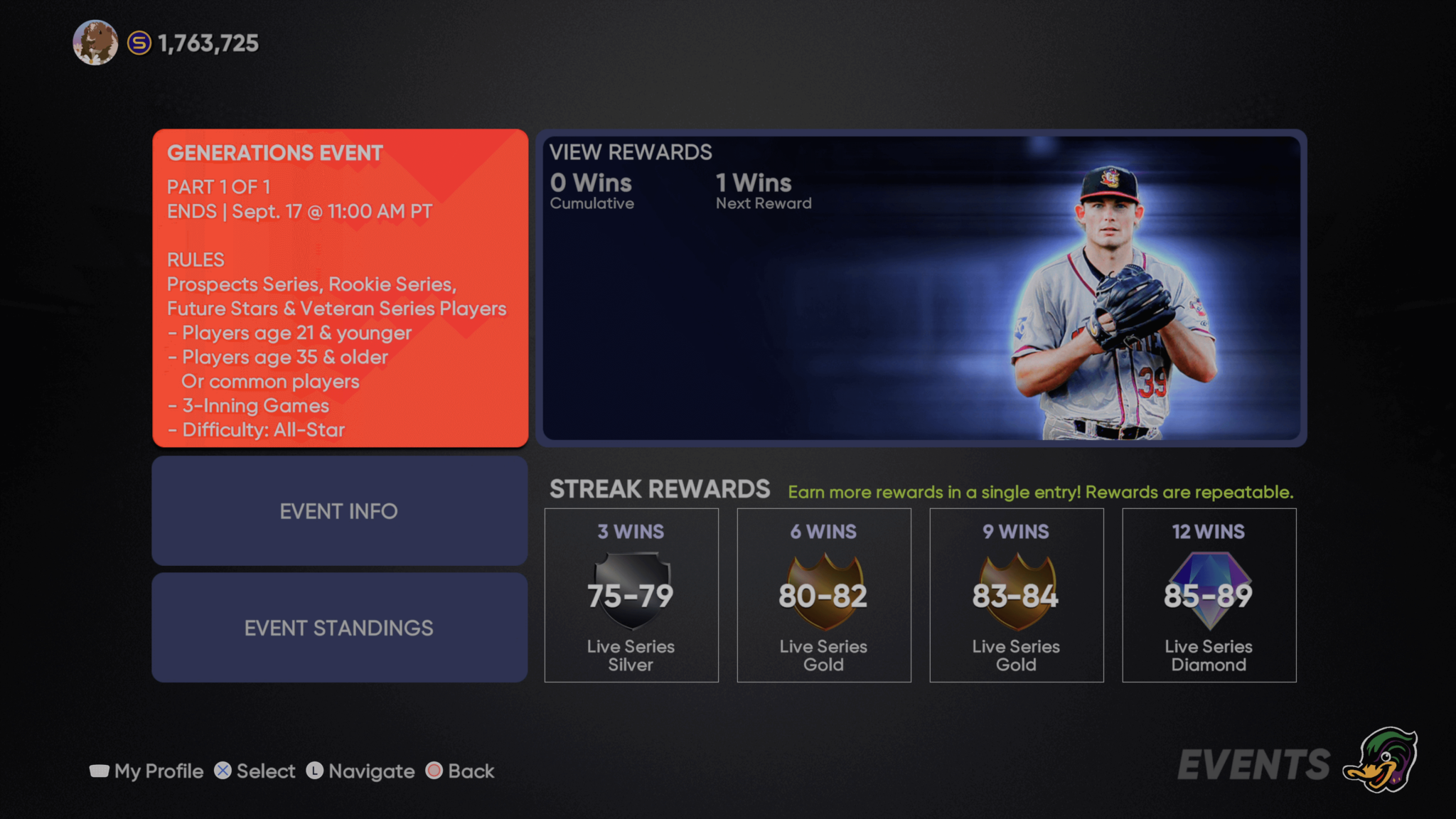Open the View Rewards banner

pos(921,288)
